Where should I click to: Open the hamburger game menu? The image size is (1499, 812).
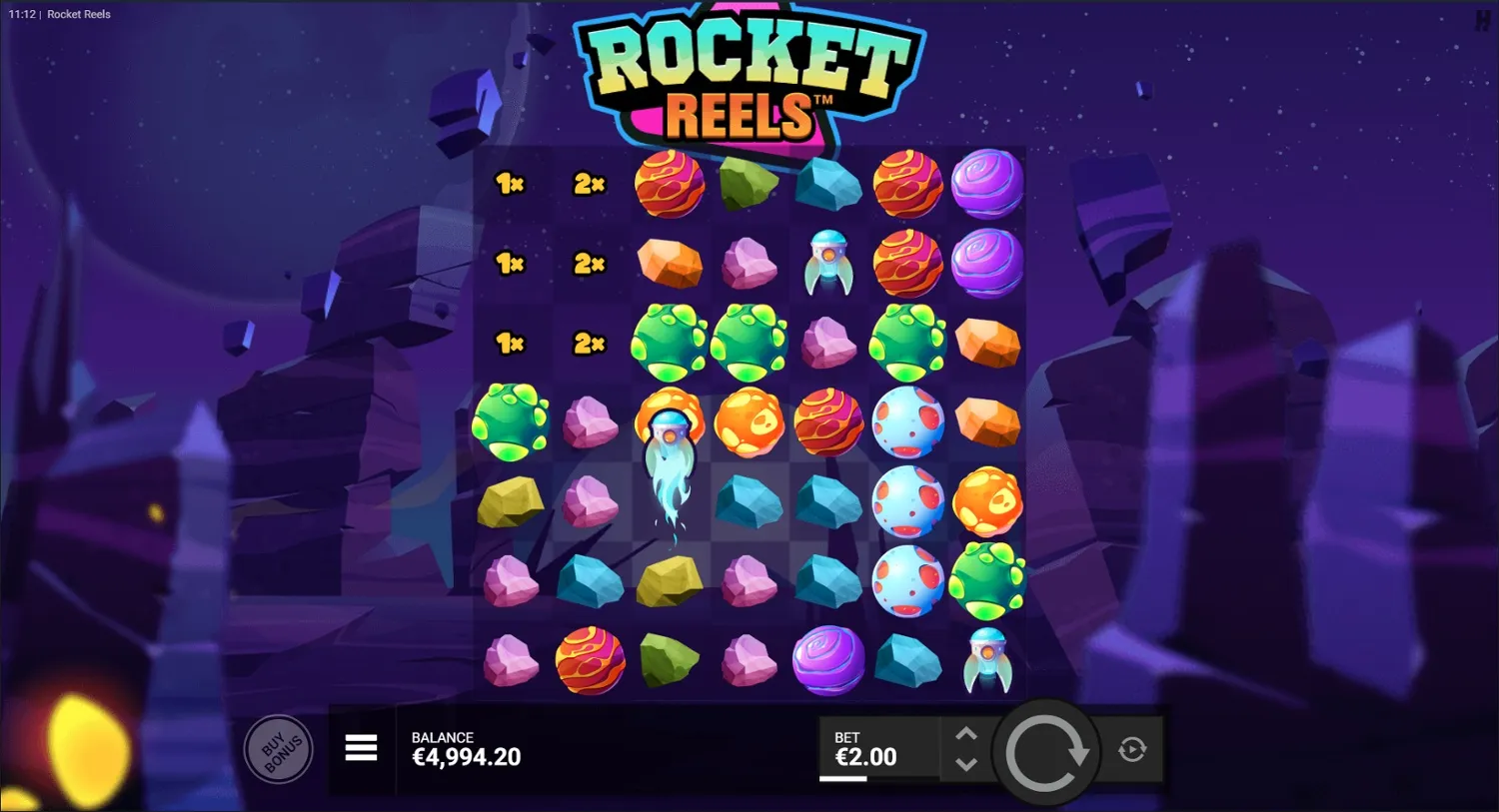point(361,748)
